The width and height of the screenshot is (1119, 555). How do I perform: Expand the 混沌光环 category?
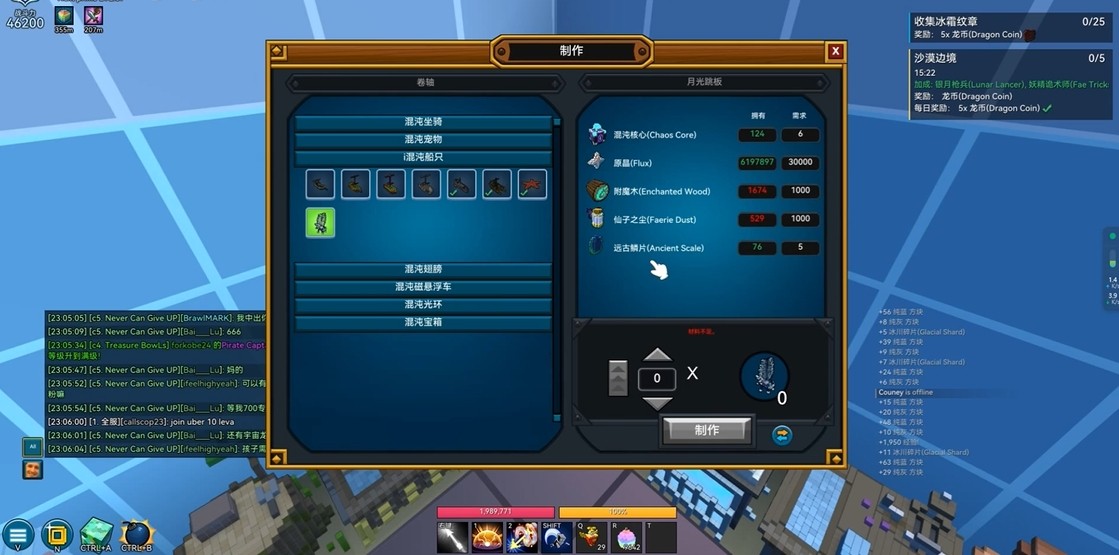pyautogui.click(x=423, y=305)
